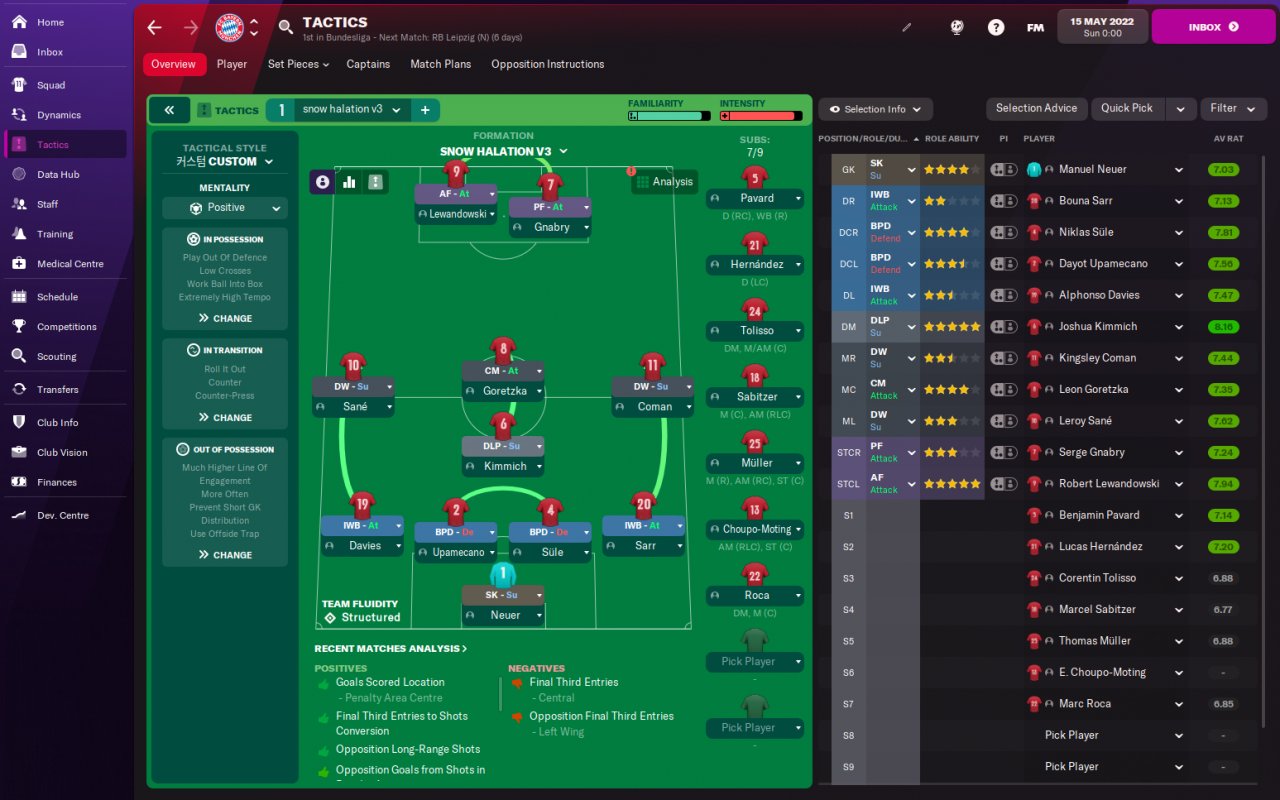The image size is (1280, 800).
Task: Open Scouting from the sidebar
Action: point(56,356)
